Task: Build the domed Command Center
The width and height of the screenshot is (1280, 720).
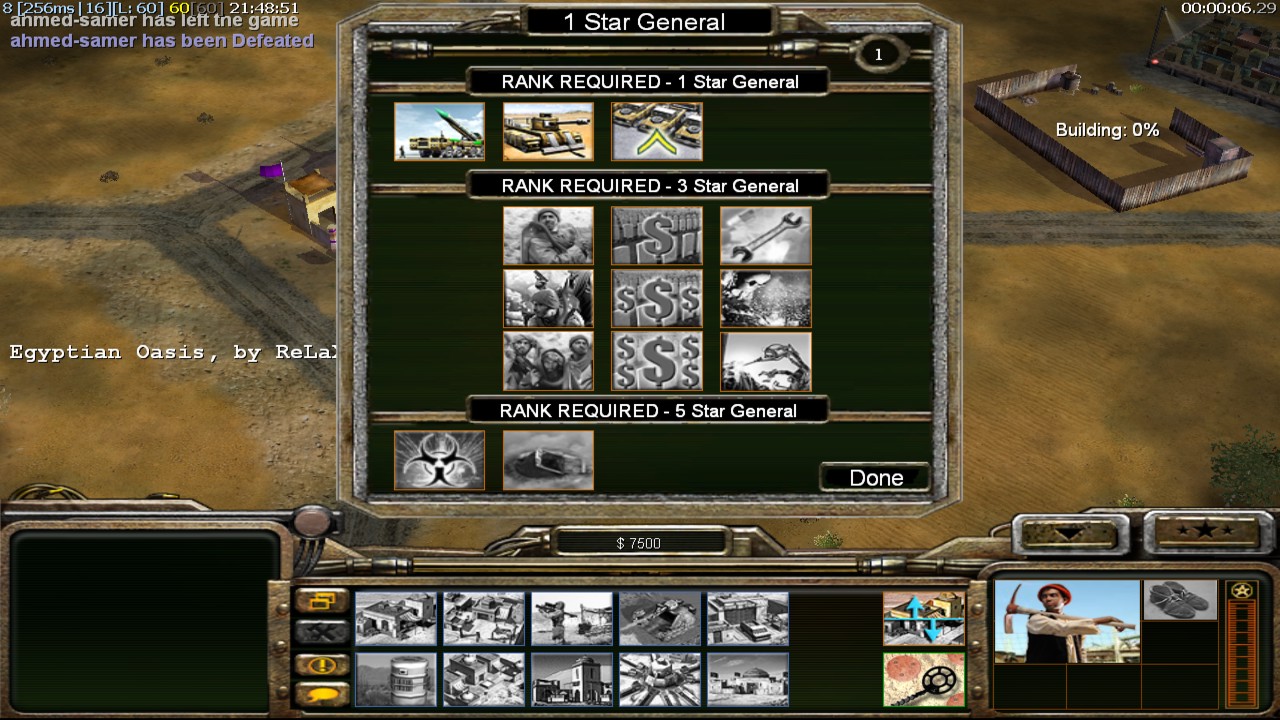Action: click(748, 679)
